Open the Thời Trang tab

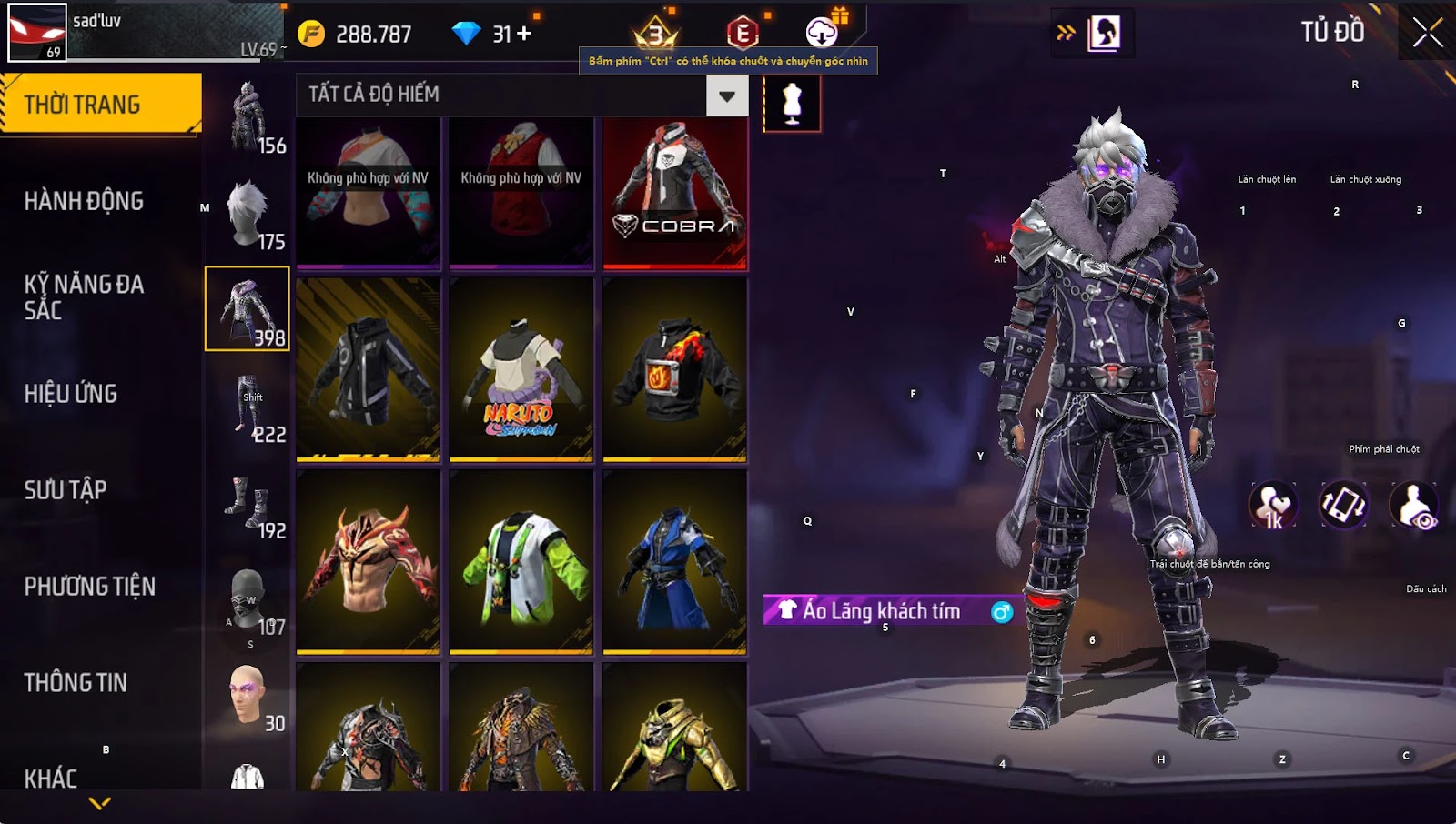(100, 105)
